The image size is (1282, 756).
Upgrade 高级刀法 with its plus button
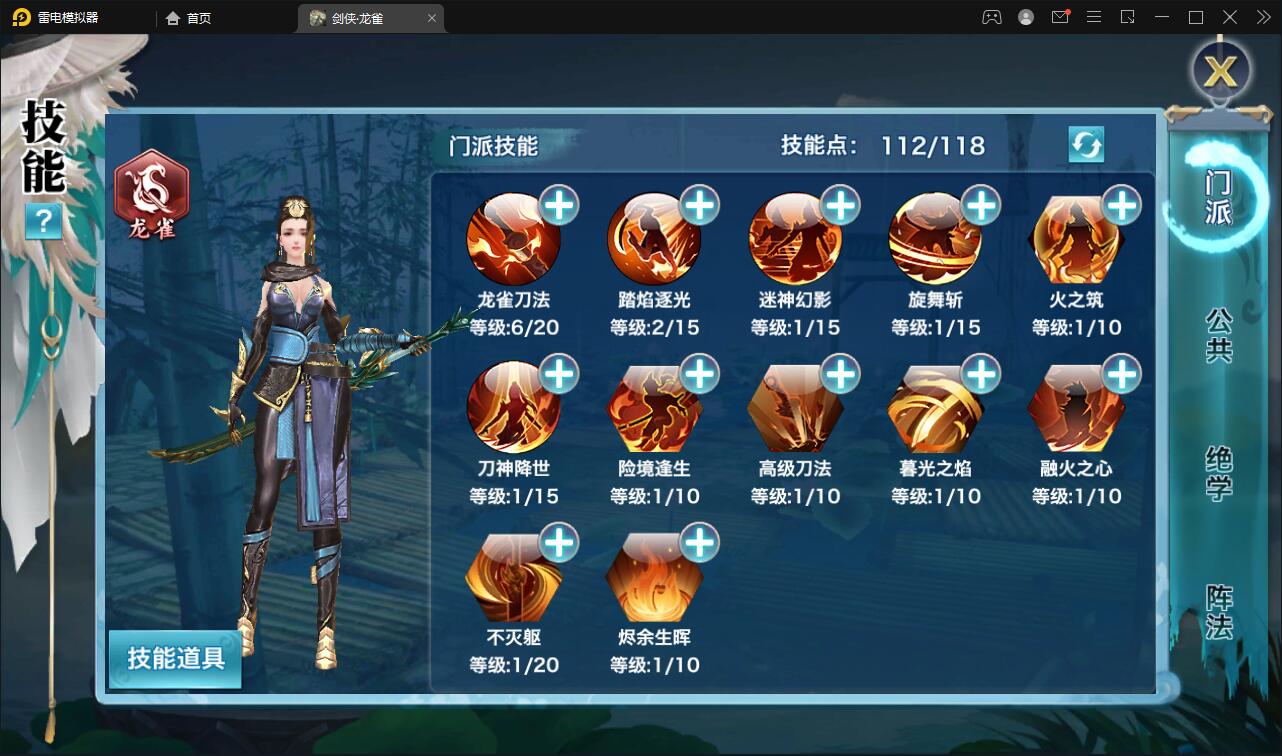[x=842, y=373]
